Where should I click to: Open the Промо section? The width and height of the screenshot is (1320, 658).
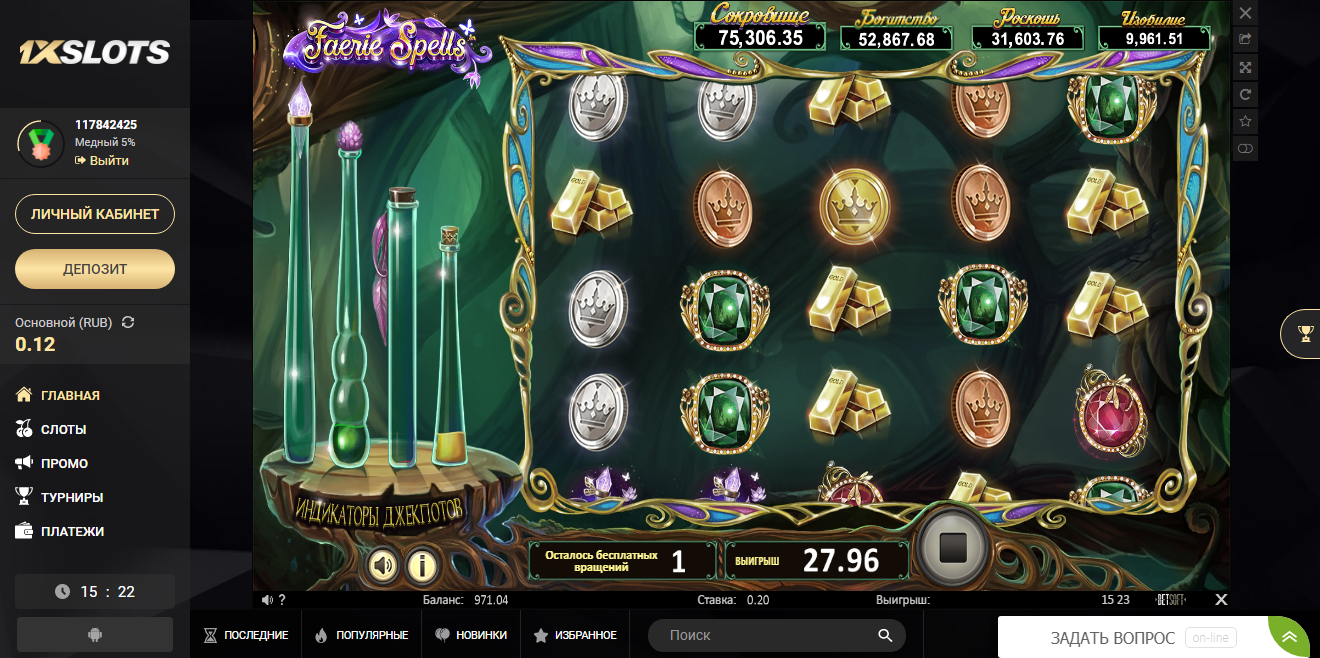pos(64,463)
